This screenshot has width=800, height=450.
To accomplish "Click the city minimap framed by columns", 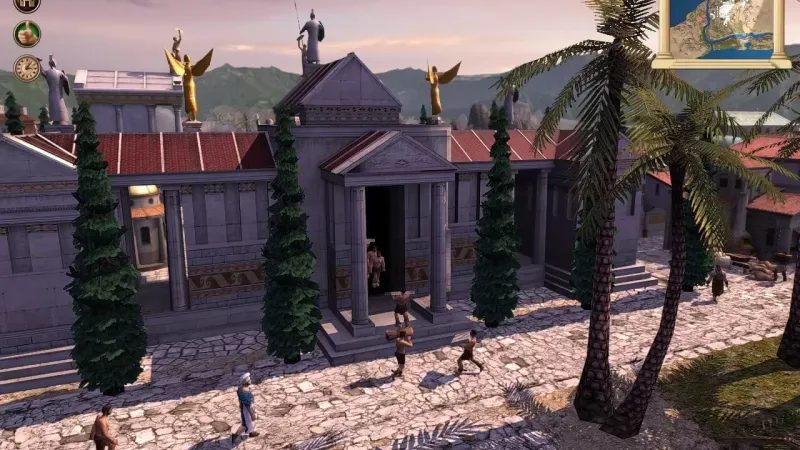I will [721, 28].
